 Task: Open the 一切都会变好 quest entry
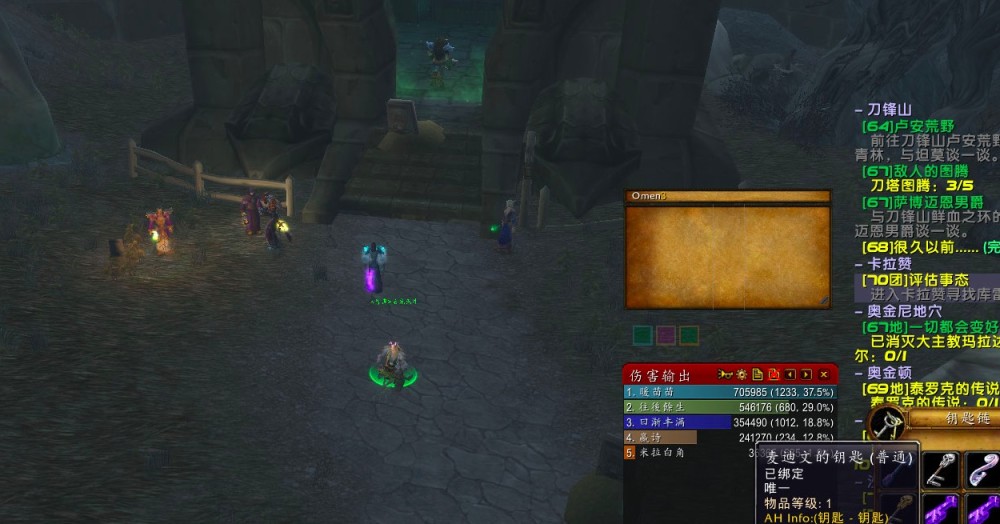pos(928,327)
